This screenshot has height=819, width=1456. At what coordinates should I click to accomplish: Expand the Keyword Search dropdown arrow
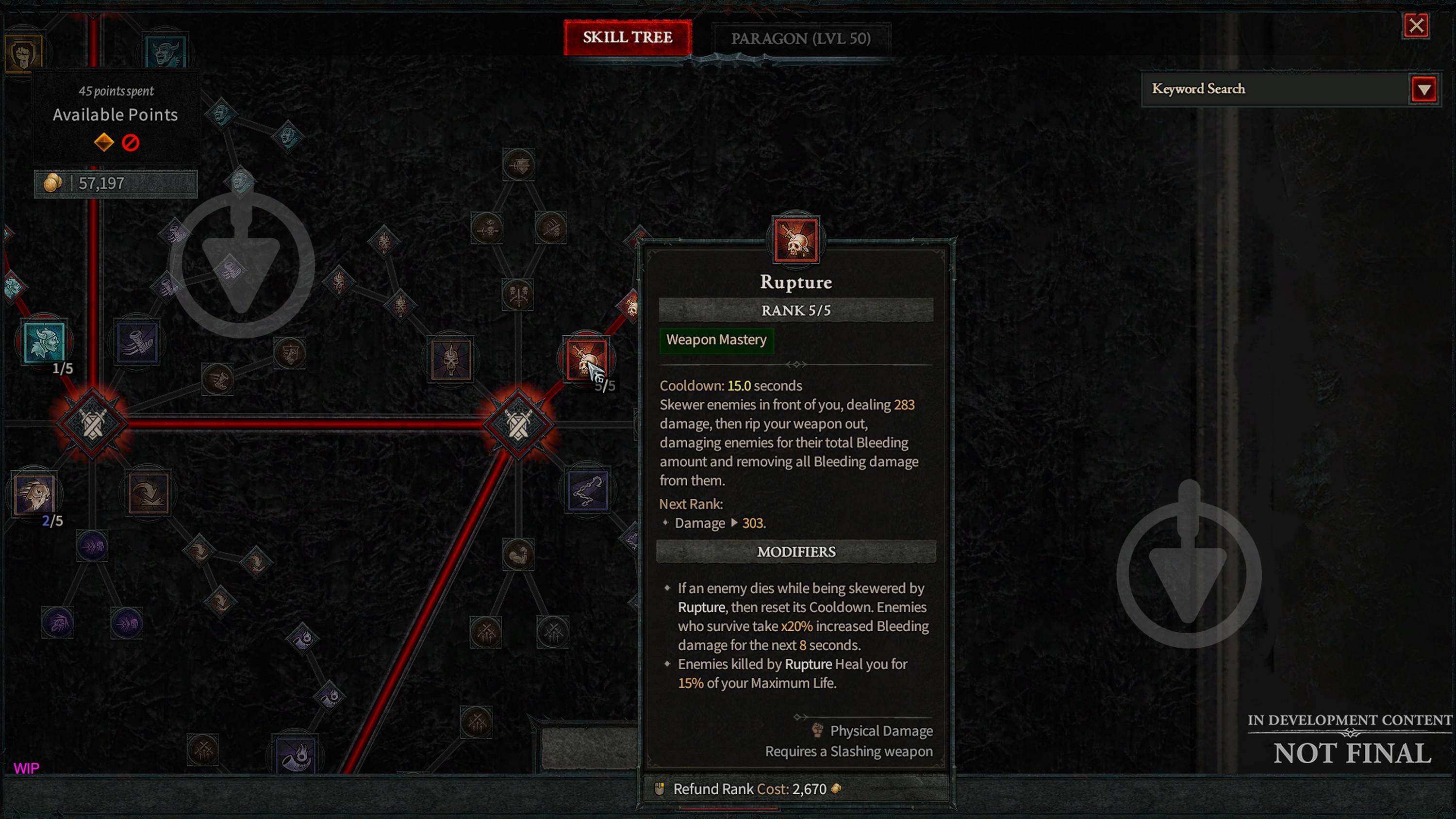[1424, 89]
